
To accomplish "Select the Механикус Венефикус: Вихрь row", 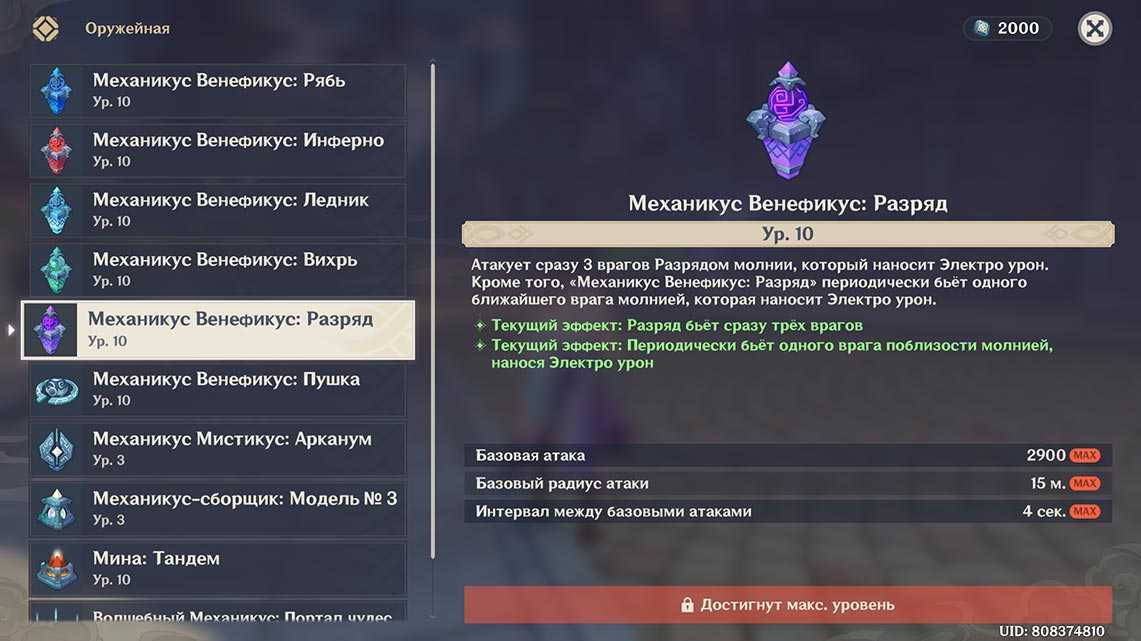I will (x=218, y=270).
